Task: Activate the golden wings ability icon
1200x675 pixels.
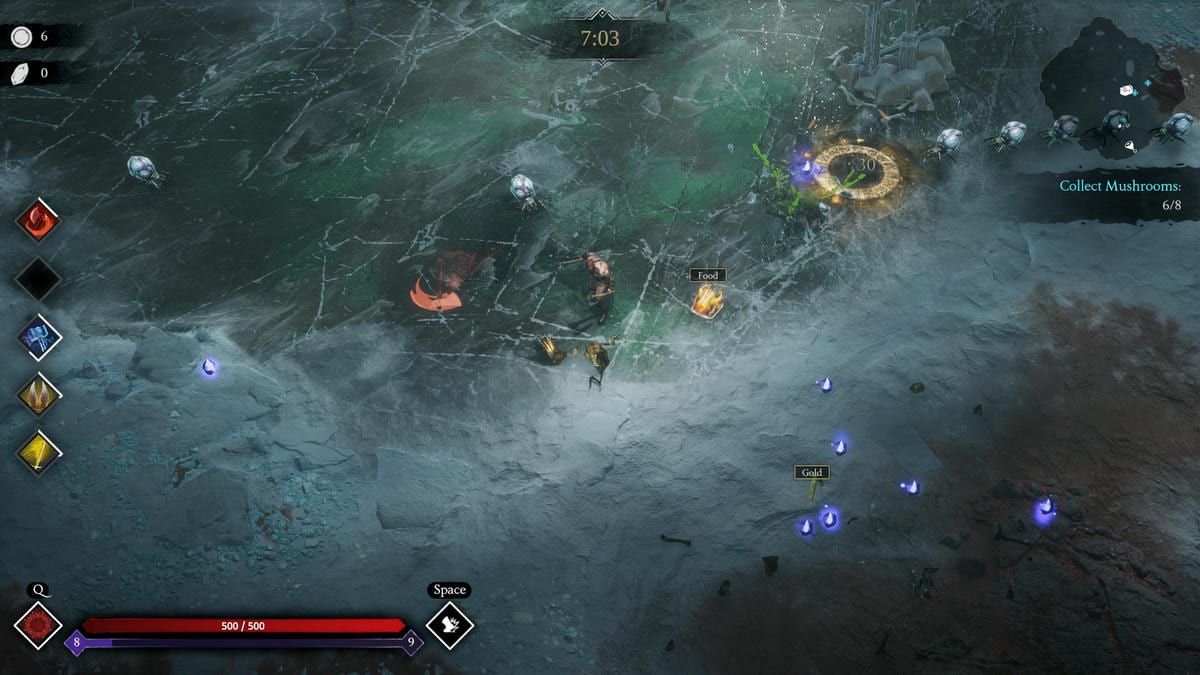Action: [x=39, y=395]
